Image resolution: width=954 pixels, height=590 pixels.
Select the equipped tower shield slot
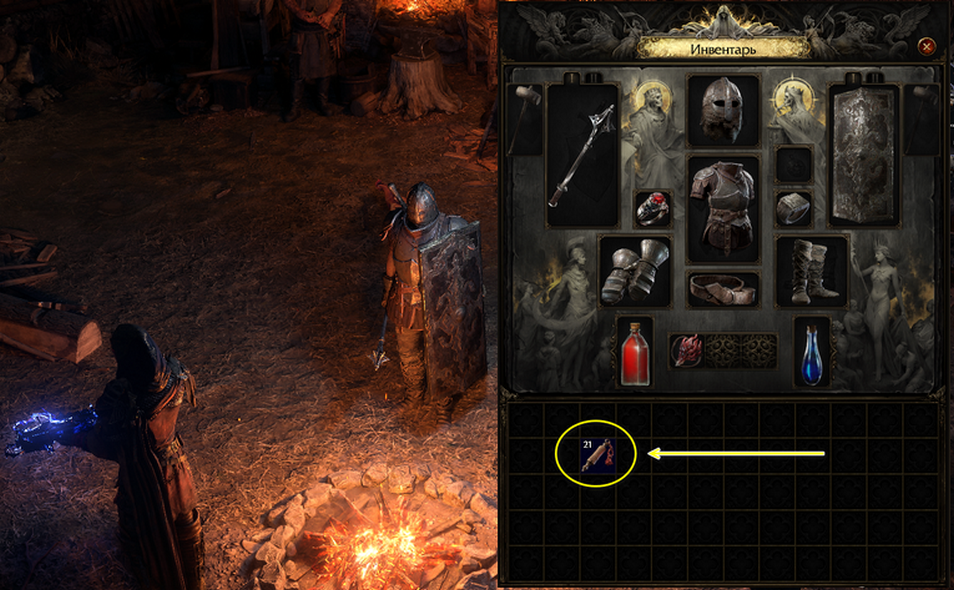coord(865,155)
